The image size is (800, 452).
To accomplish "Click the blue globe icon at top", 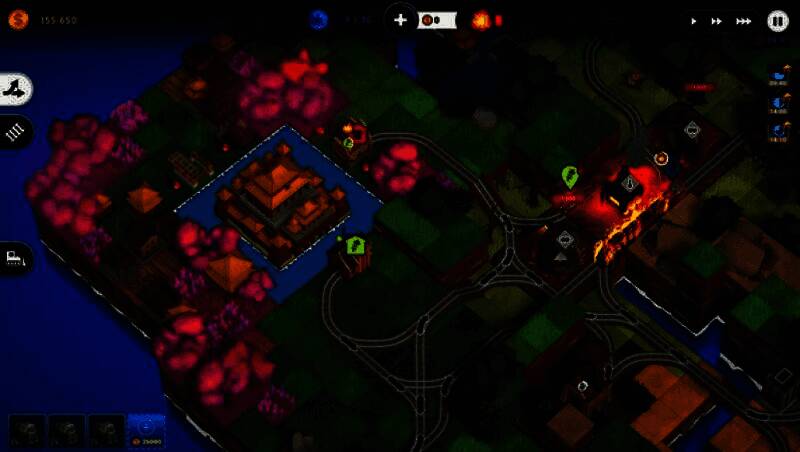I will (x=319, y=19).
